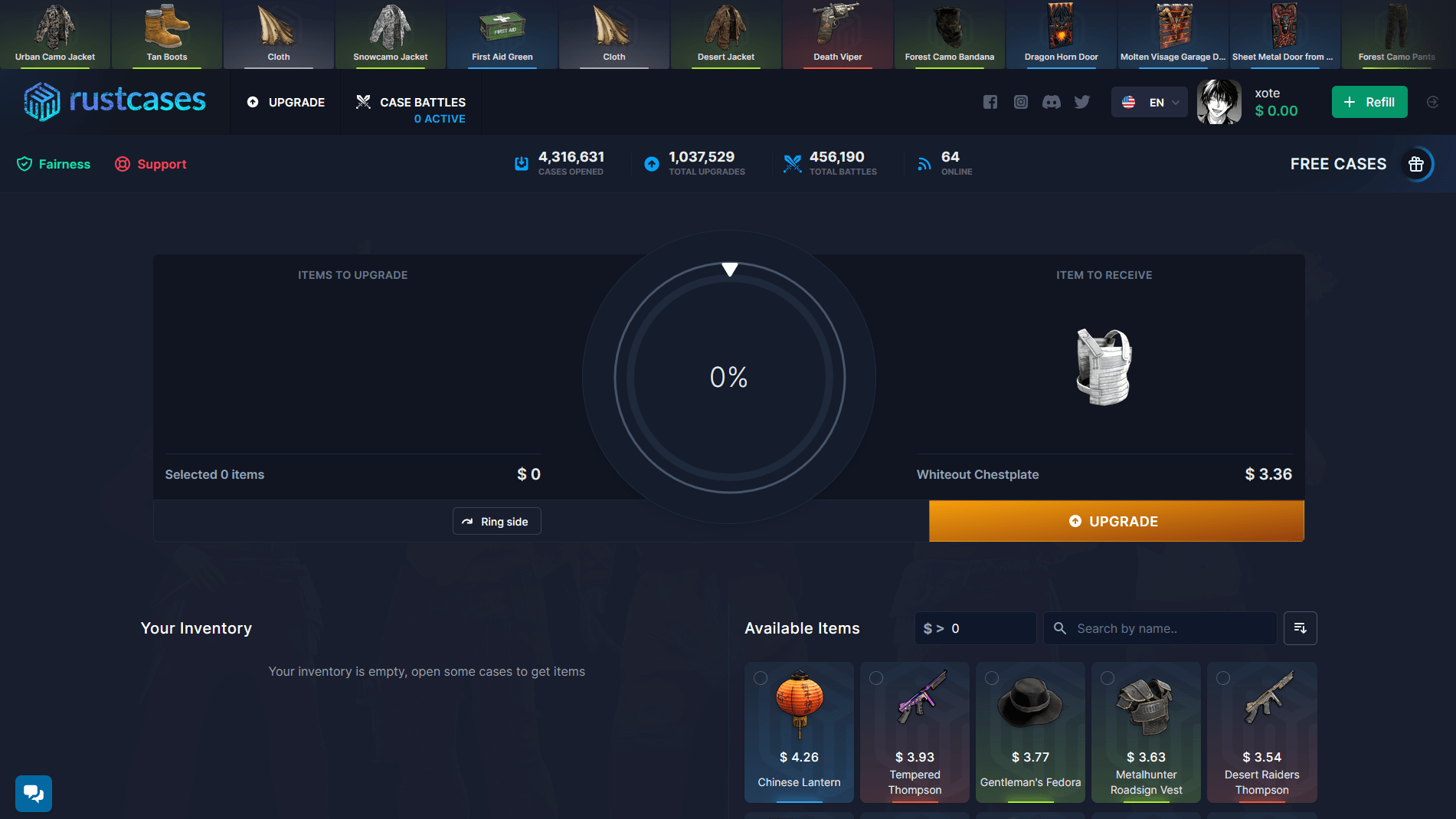Image resolution: width=1456 pixels, height=819 pixels.
Task: Click the 0% upgrade progress ring
Action: (x=729, y=376)
